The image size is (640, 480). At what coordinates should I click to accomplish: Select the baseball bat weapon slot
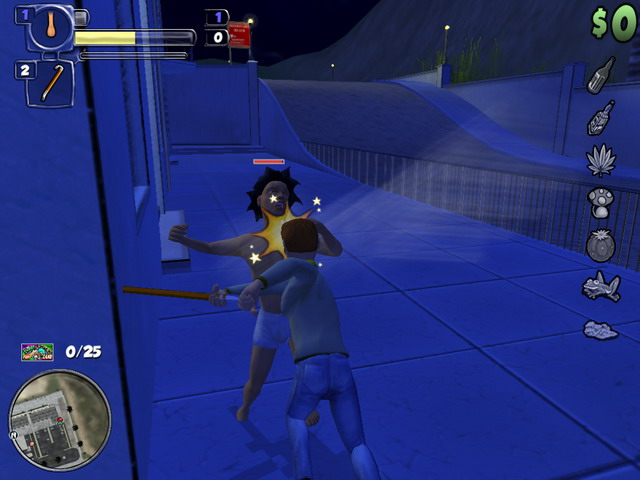tap(50, 26)
